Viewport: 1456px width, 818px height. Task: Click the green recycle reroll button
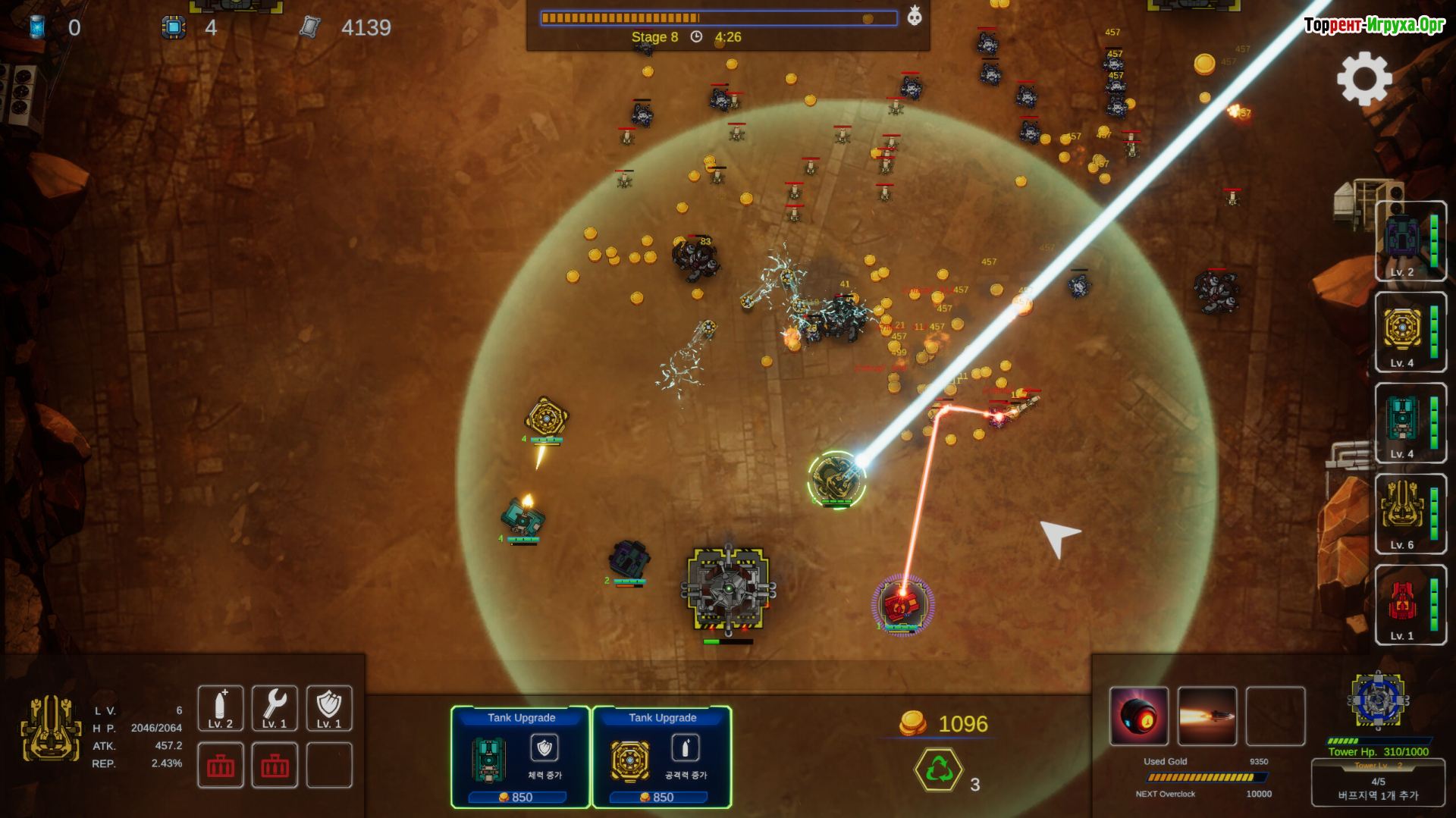(939, 769)
